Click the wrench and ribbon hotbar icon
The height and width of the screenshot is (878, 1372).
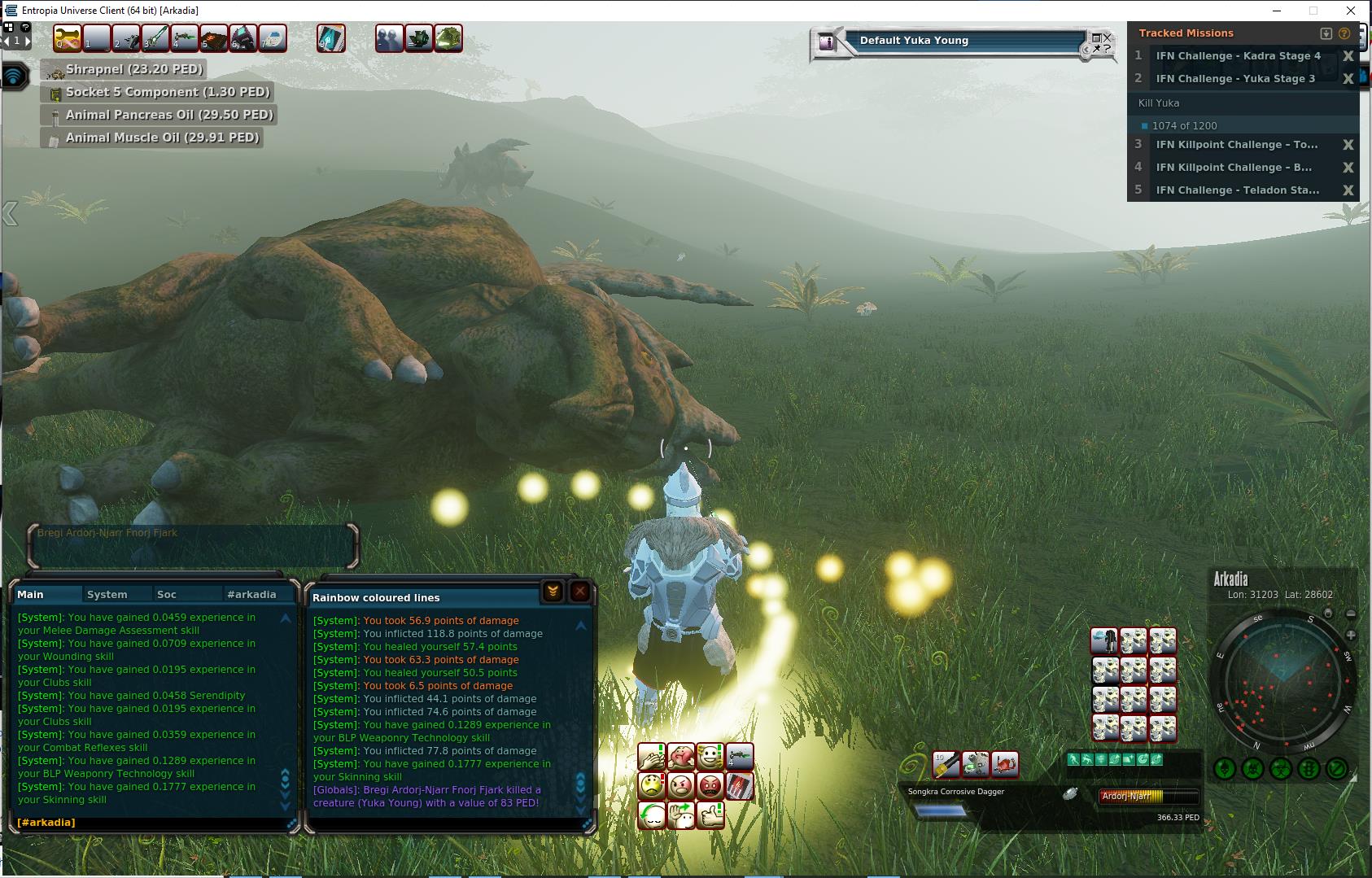click(68, 38)
